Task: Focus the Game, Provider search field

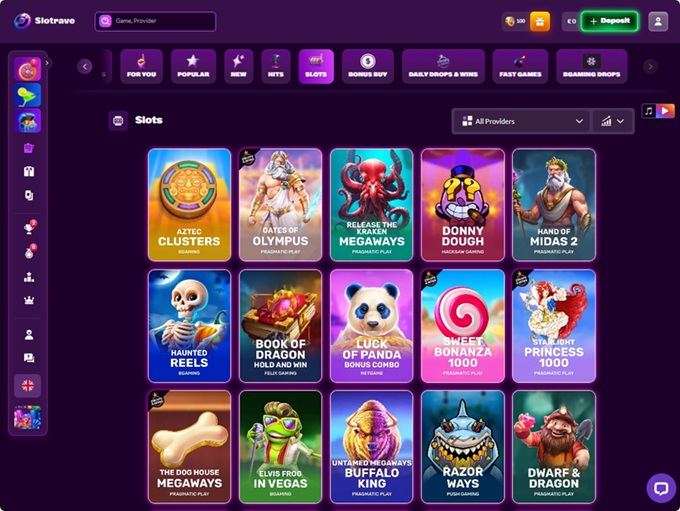Action: 155,21
